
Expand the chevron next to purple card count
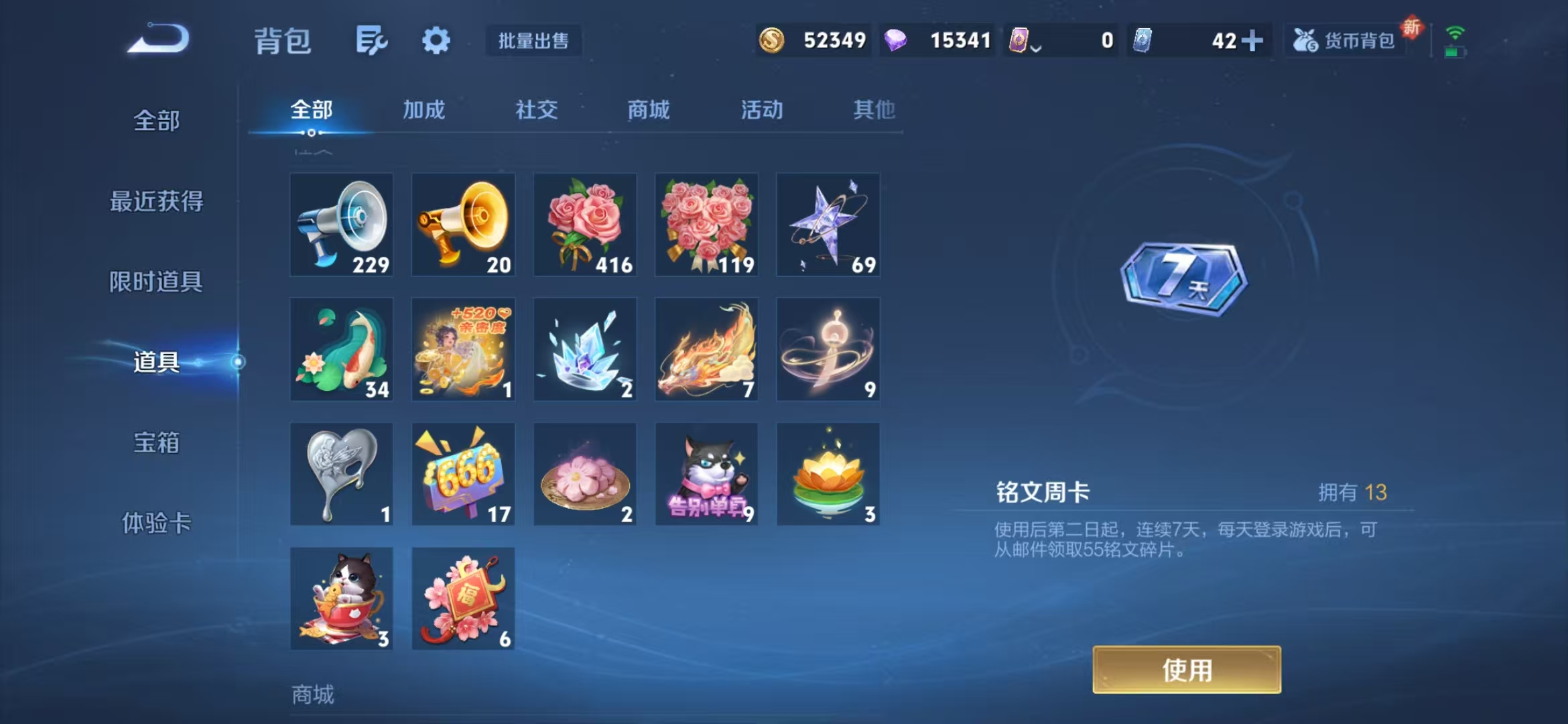point(1037,46)
